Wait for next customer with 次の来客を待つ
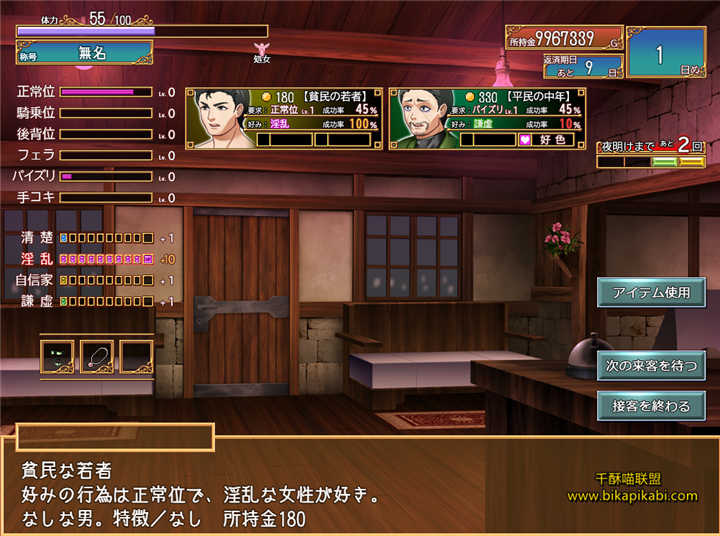 coord(651,365)
